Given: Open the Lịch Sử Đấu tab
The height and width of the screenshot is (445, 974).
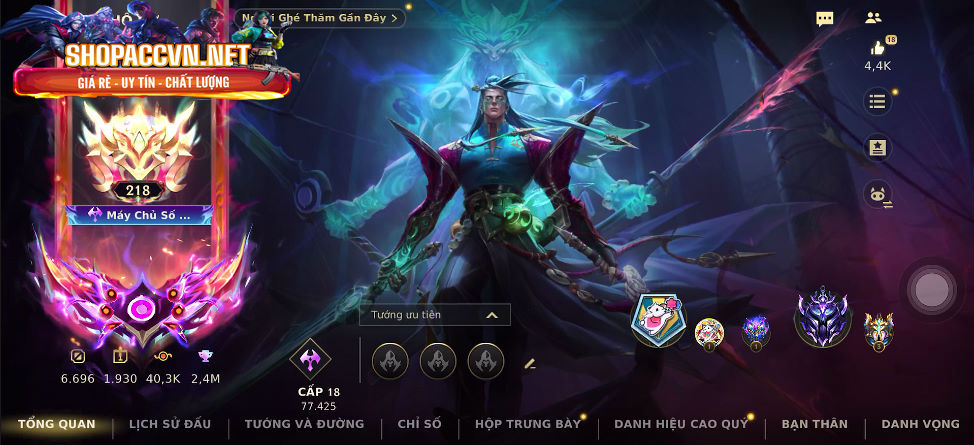Looking at the screenshot, I should (170, 424).
